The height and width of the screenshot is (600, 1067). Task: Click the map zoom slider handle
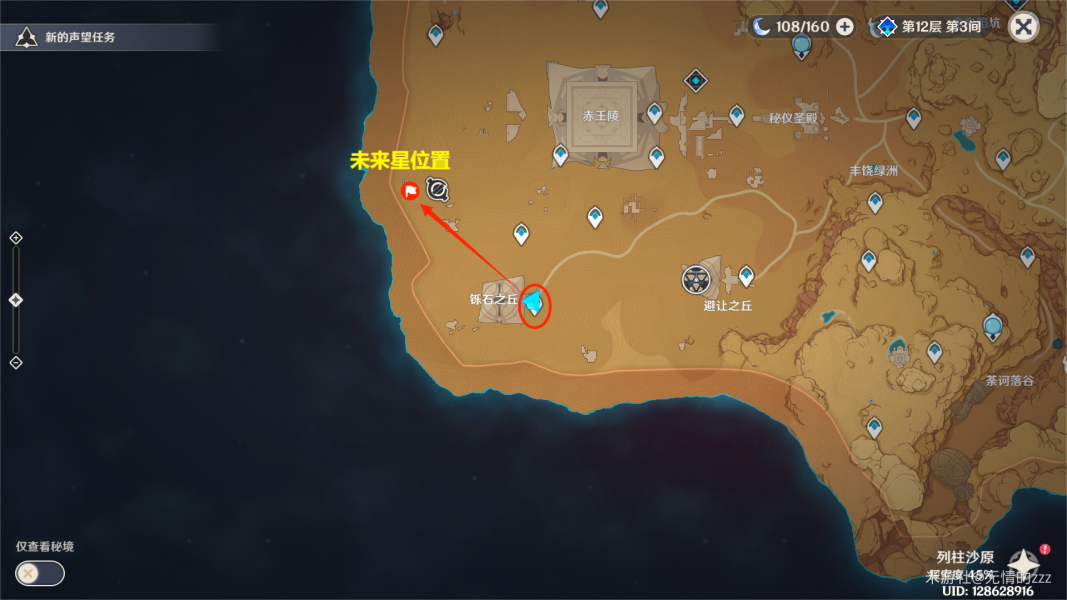15,300
